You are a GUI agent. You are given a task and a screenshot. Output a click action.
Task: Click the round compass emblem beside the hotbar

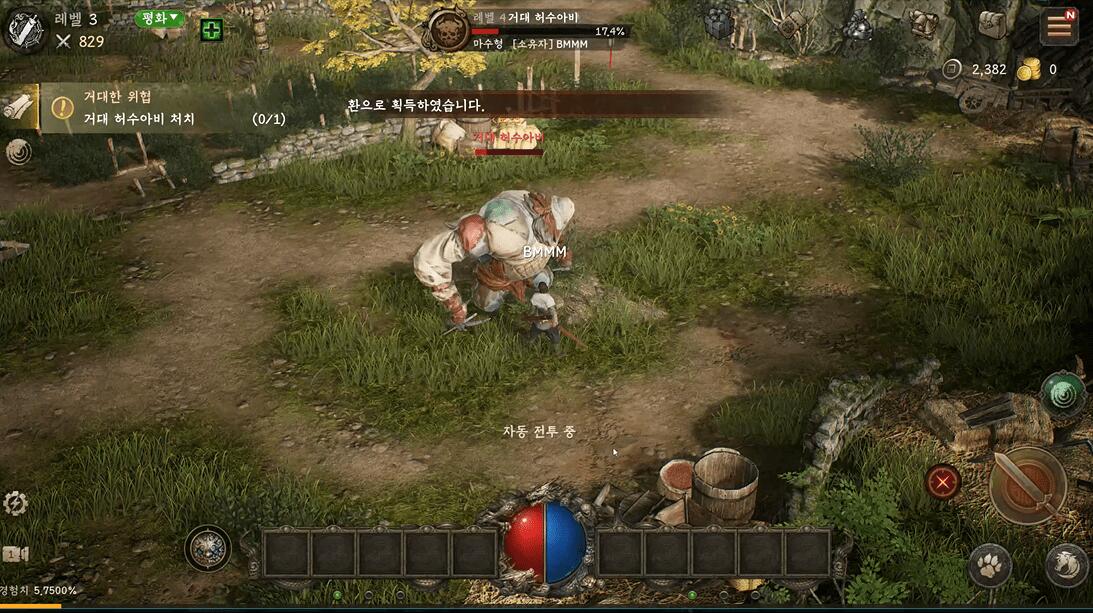click(x=208, y=548)
